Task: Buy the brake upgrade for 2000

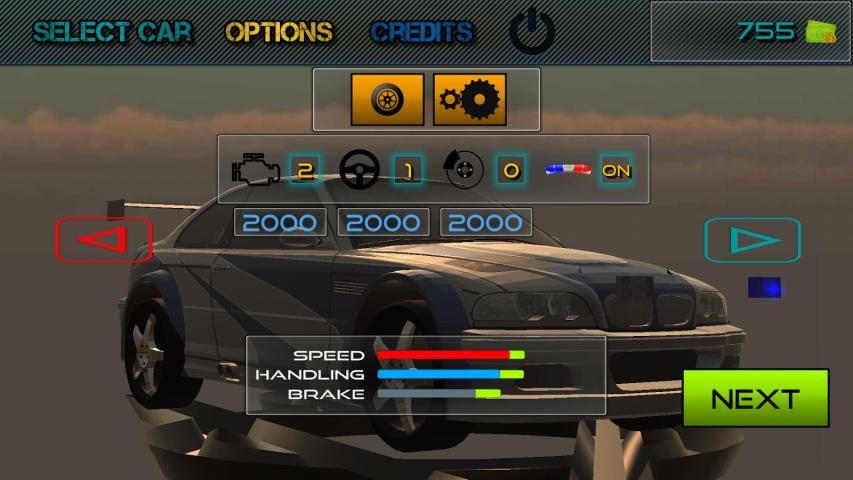Action: point(486,223)
